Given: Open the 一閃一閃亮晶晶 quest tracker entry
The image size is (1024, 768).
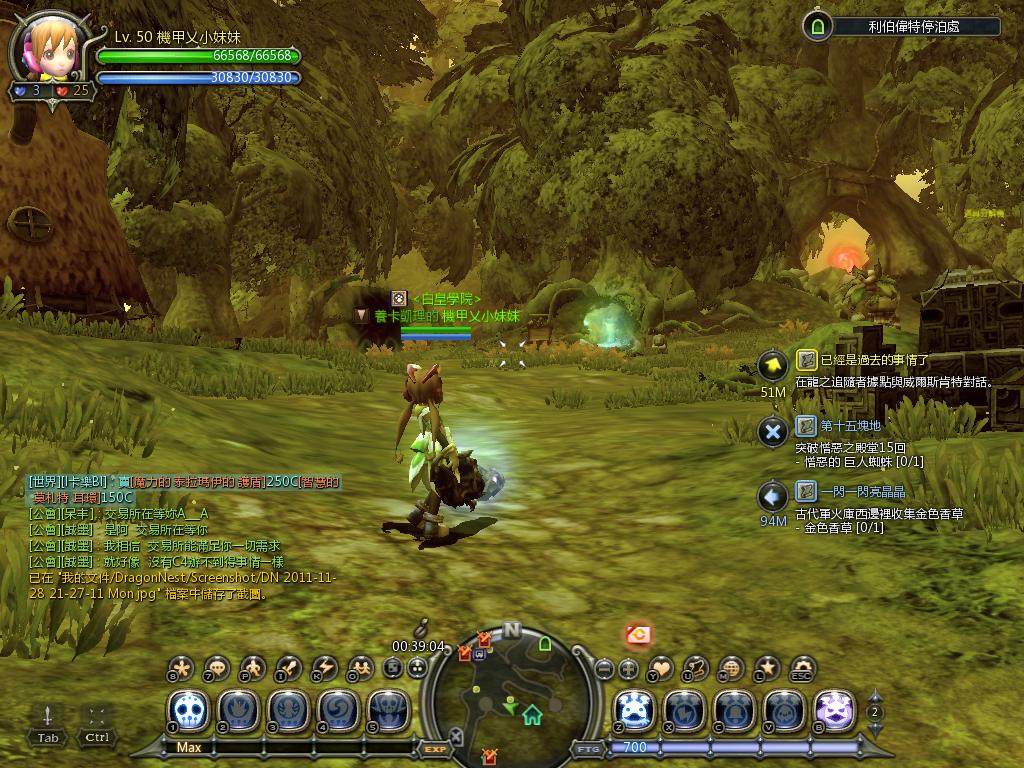Looking at the screenshot, I should click(862, 492).
